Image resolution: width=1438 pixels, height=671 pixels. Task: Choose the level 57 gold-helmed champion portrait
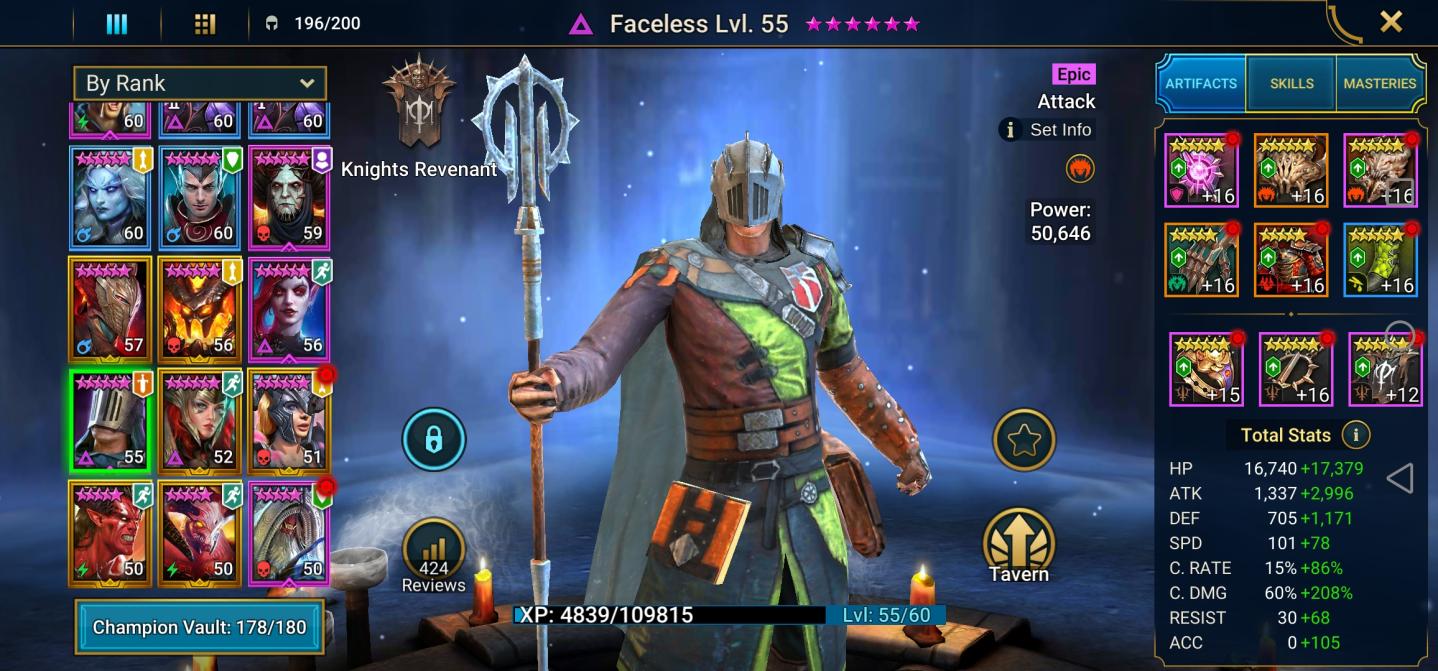110,308
